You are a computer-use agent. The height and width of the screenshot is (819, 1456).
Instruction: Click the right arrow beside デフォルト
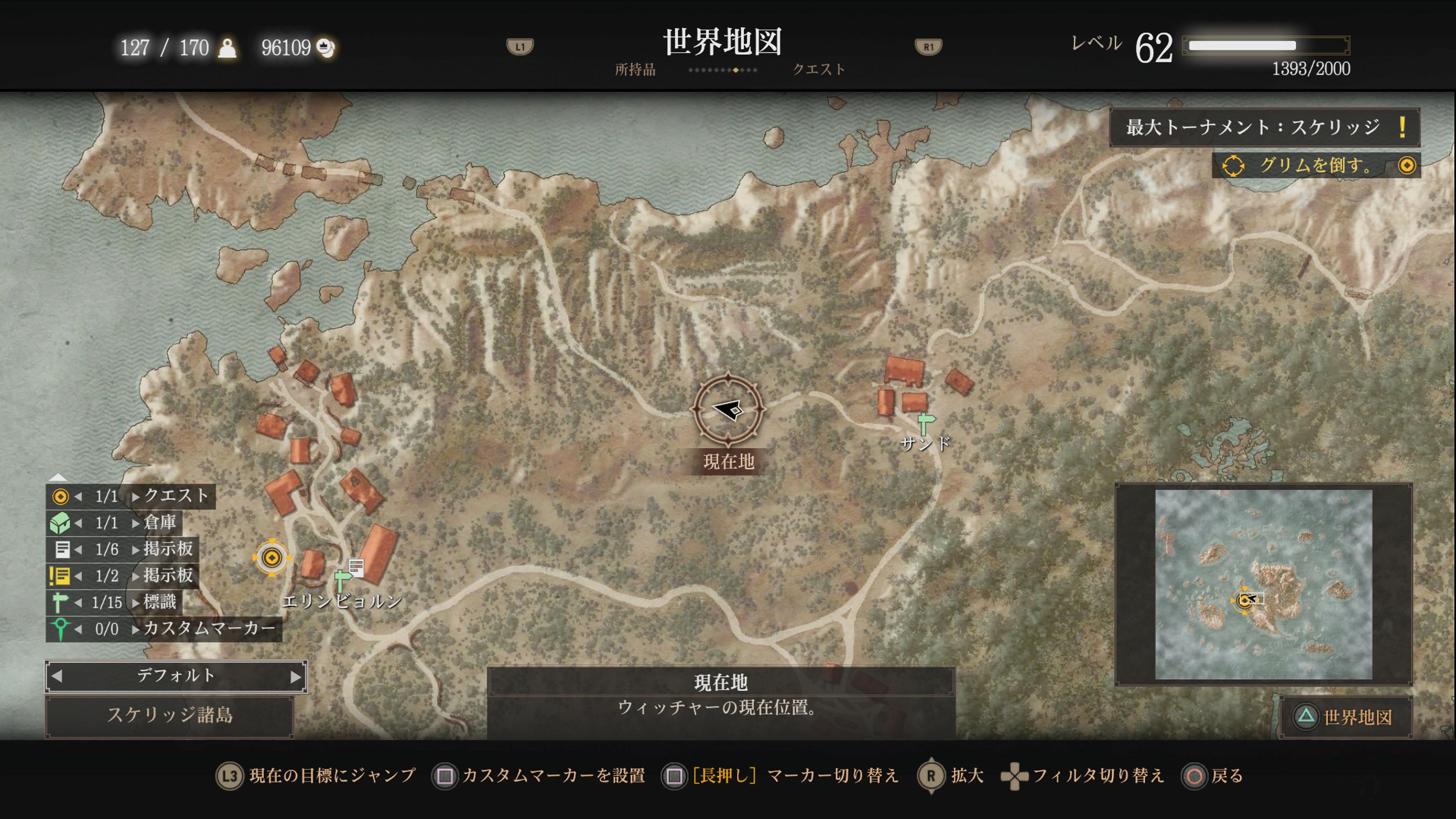[296, 676]
